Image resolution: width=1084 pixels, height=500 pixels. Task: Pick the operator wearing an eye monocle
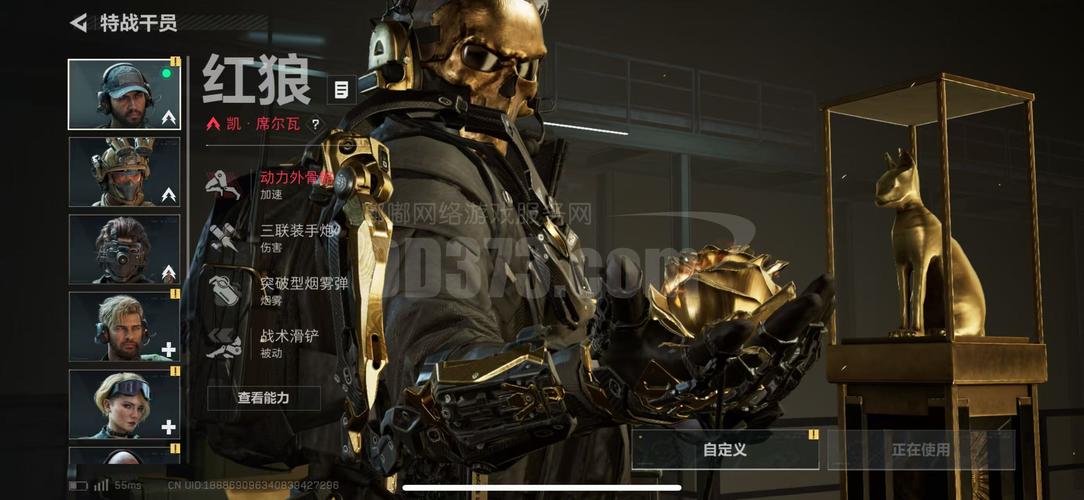[x=124, y=249]
